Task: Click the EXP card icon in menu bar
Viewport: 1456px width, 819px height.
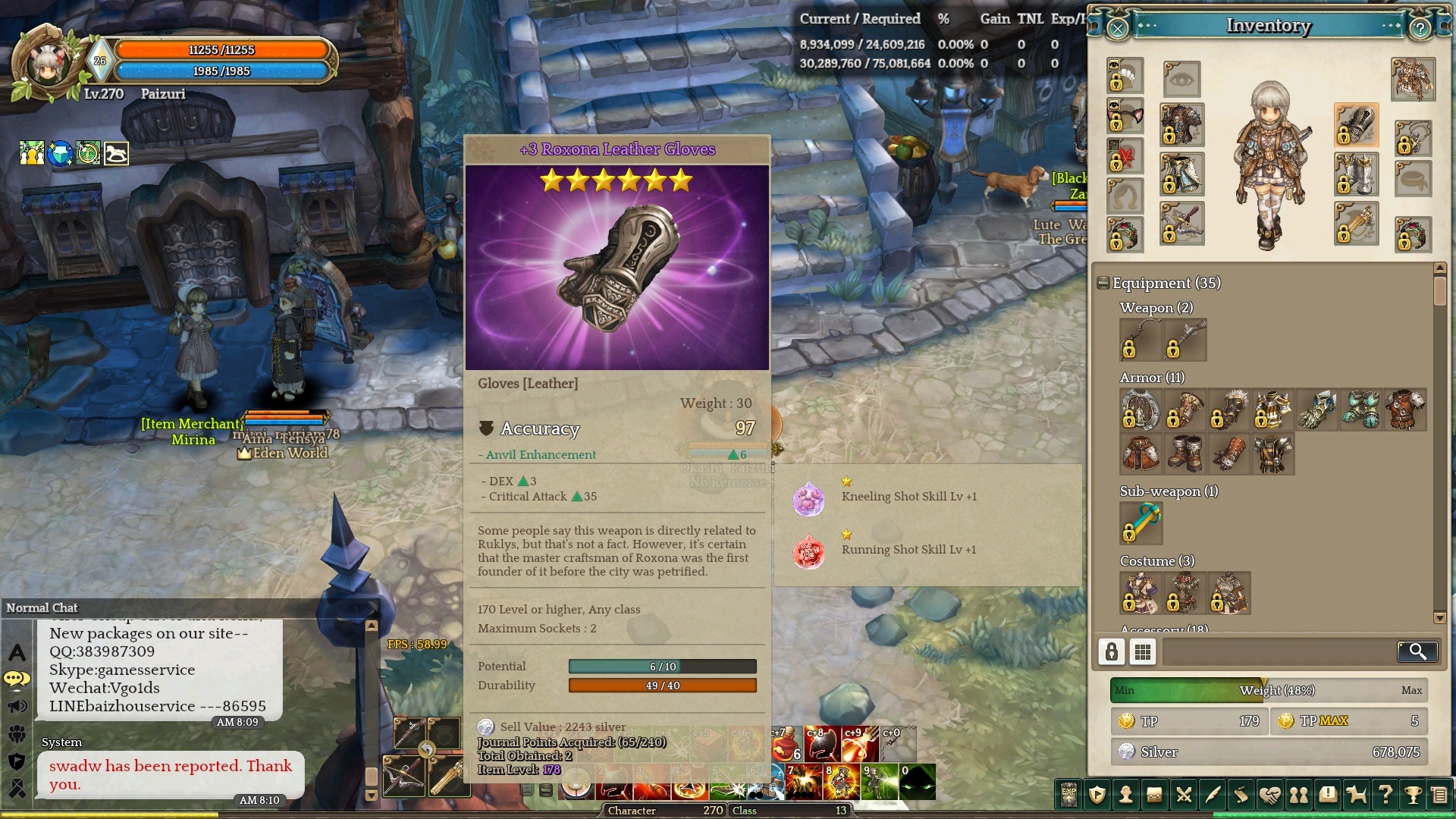Action: (x=1068, y=795)
